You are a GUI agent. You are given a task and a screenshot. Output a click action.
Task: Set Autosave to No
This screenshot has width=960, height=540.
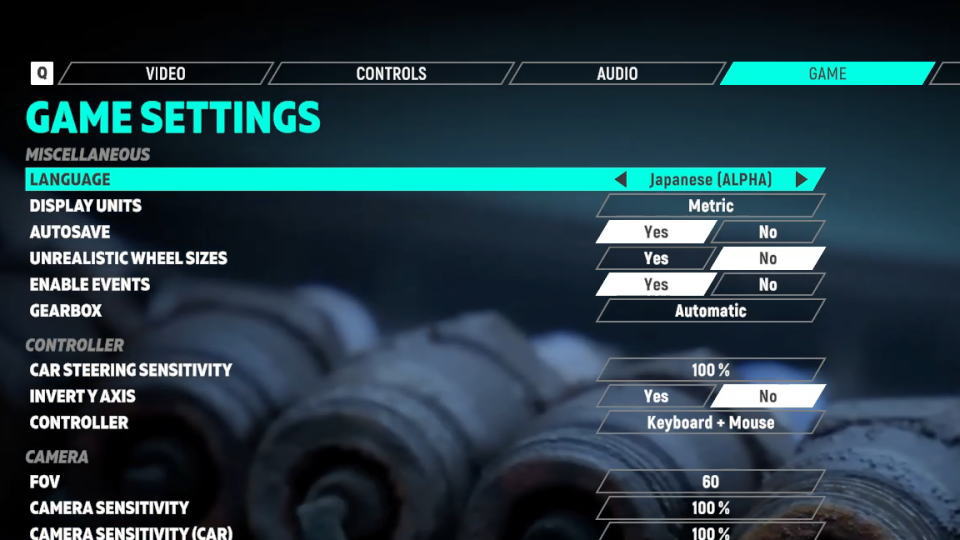[x=767, y=232]
